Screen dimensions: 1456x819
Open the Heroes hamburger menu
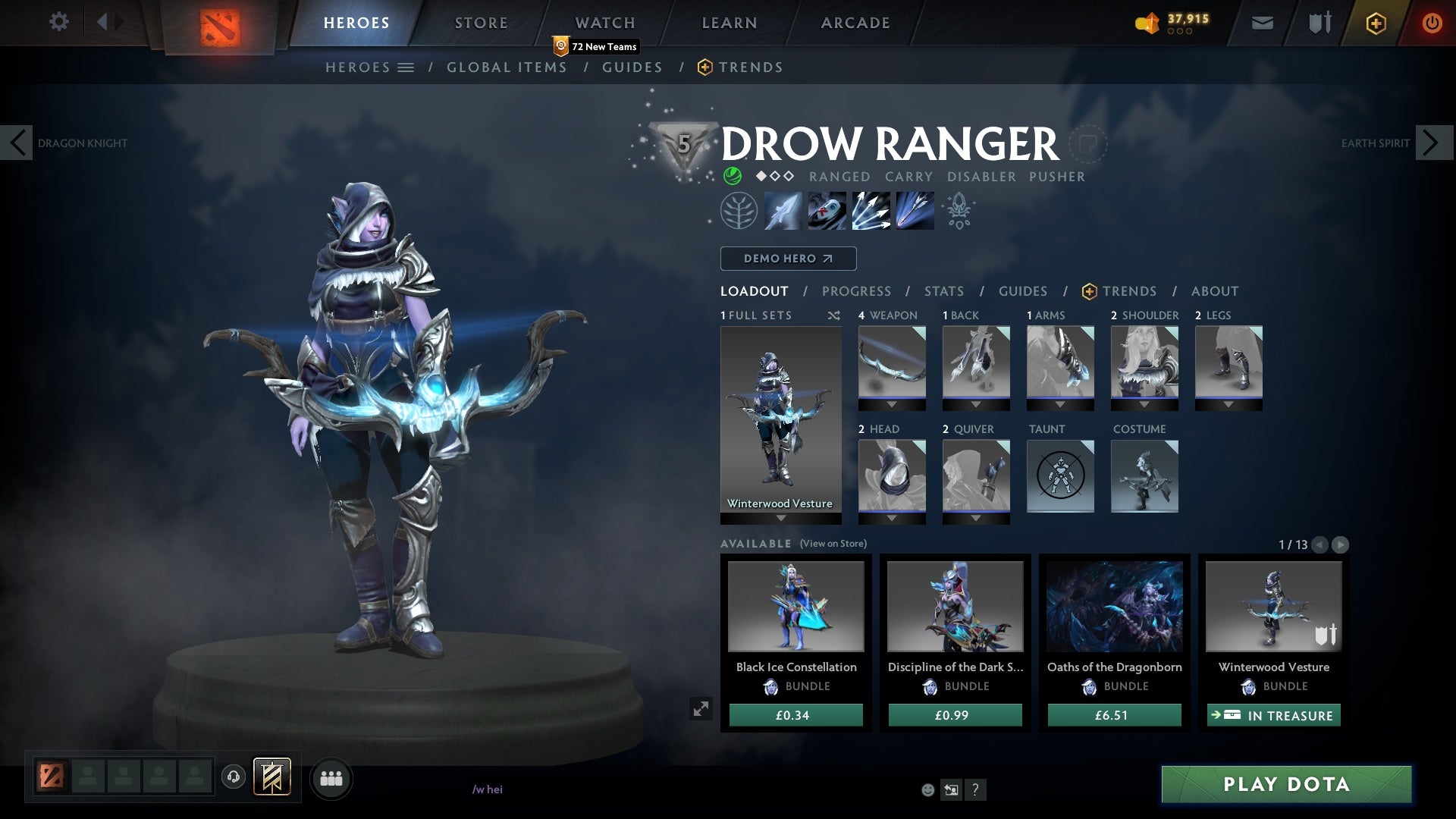[407, 67]
